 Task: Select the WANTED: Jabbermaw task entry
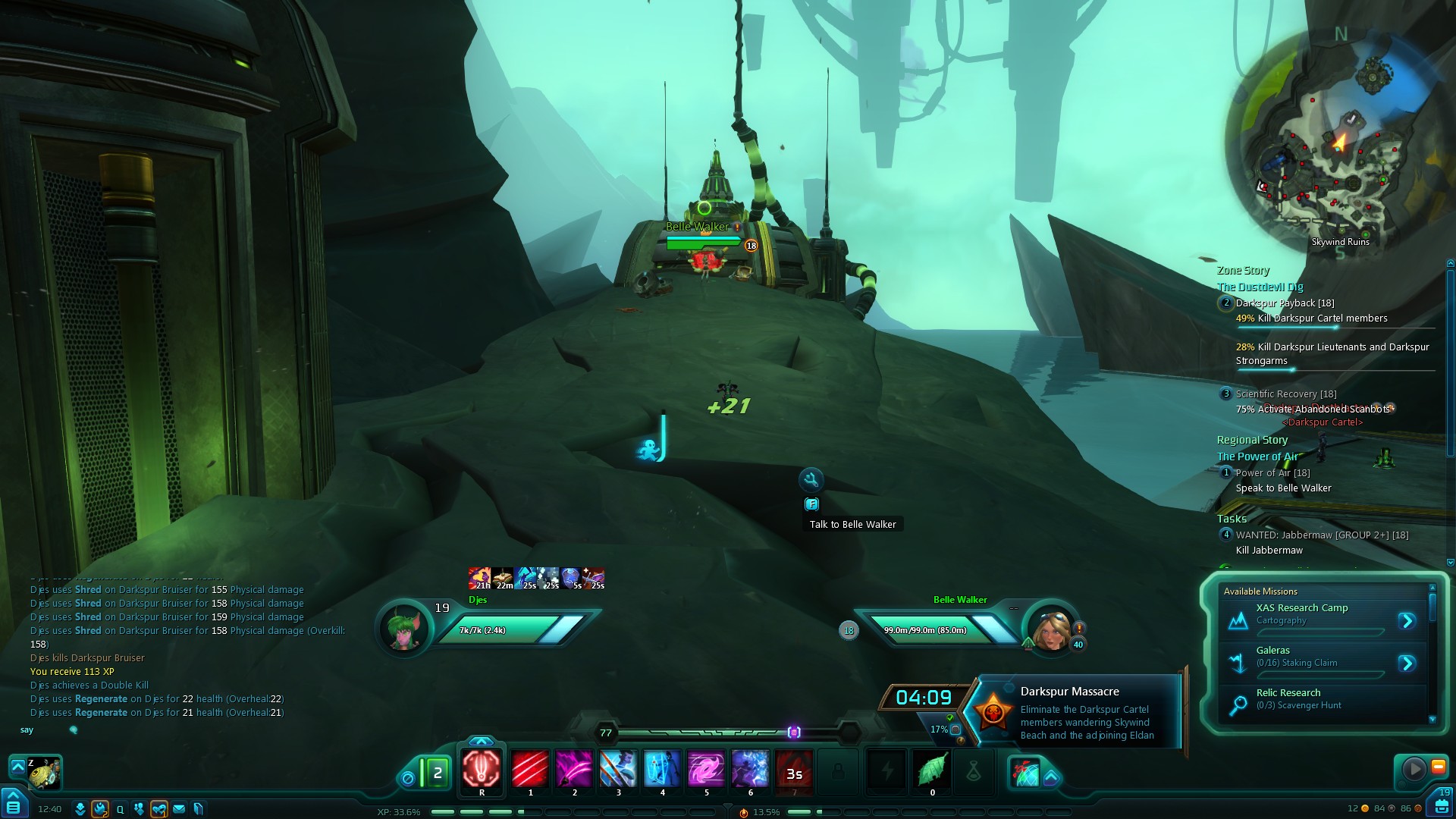point(1322,535)
